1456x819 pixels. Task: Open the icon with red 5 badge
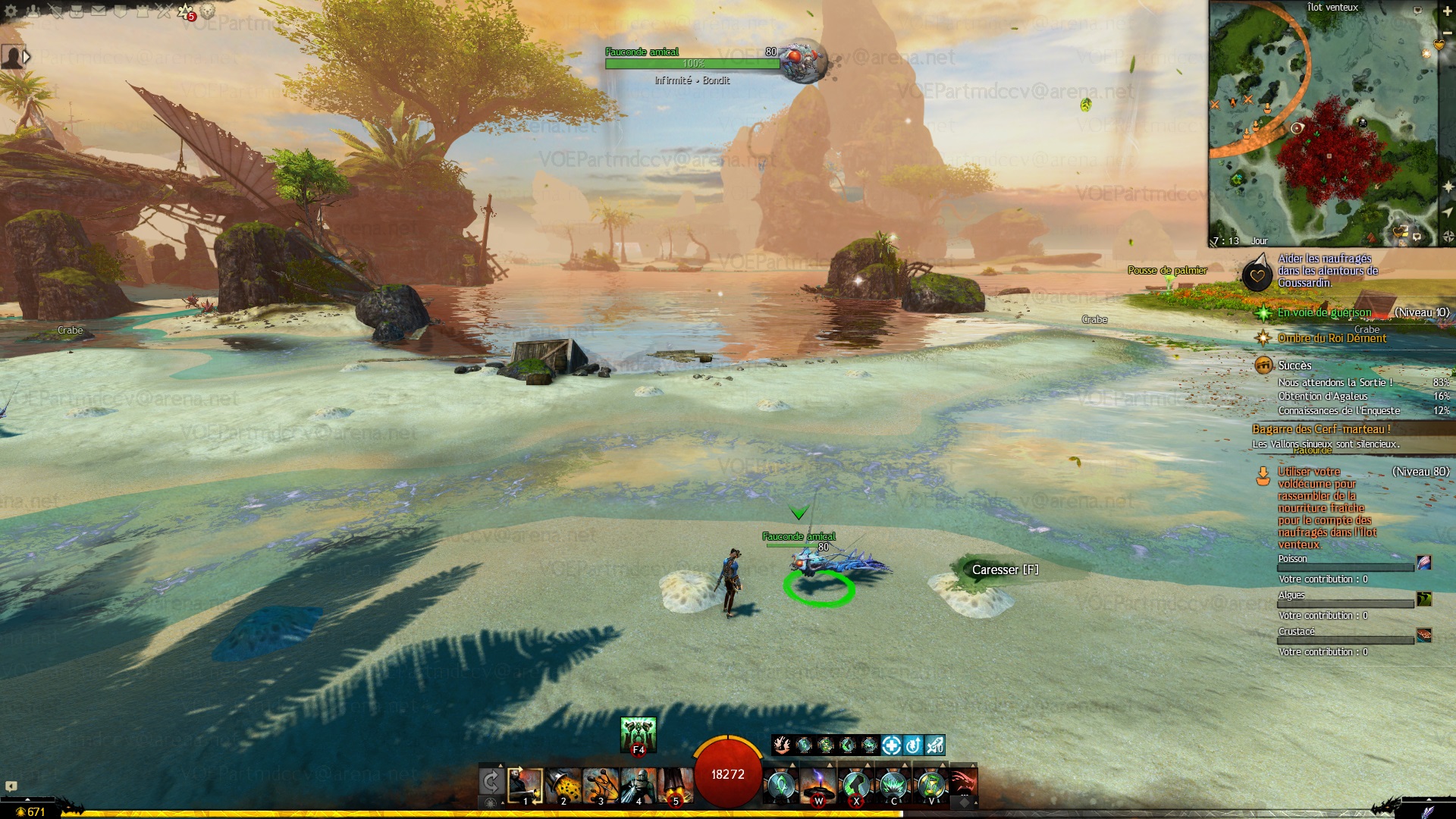click(186, 11)
